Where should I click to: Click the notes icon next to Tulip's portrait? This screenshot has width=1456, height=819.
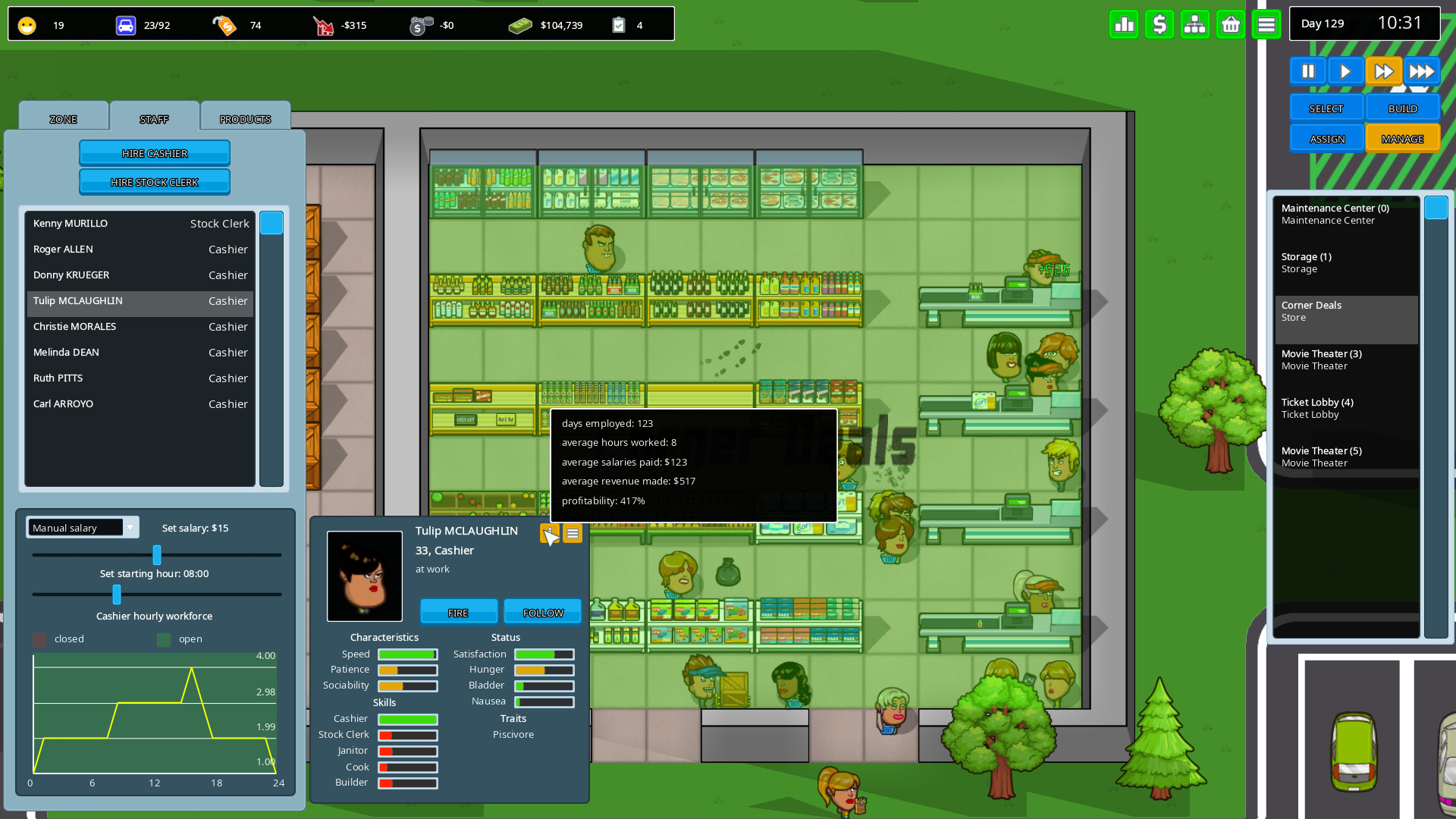click(573, 534)
